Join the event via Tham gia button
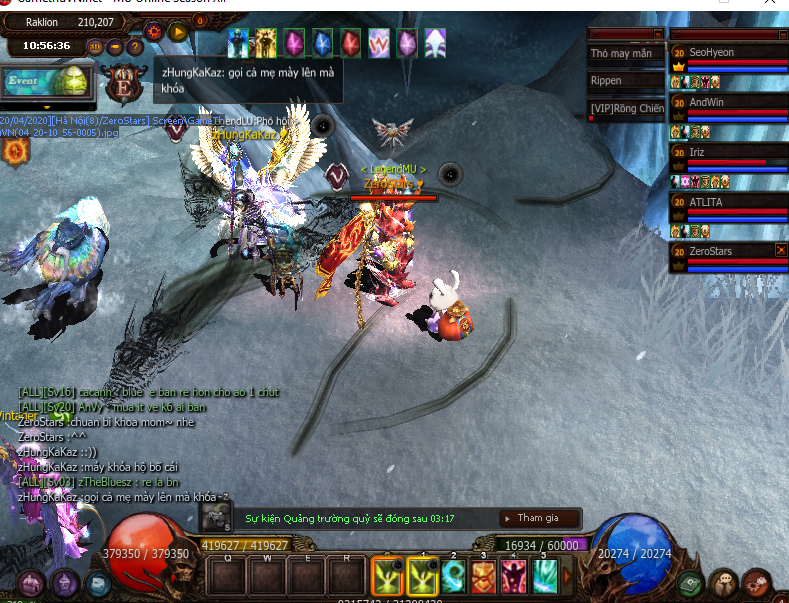 pos(538,518)
